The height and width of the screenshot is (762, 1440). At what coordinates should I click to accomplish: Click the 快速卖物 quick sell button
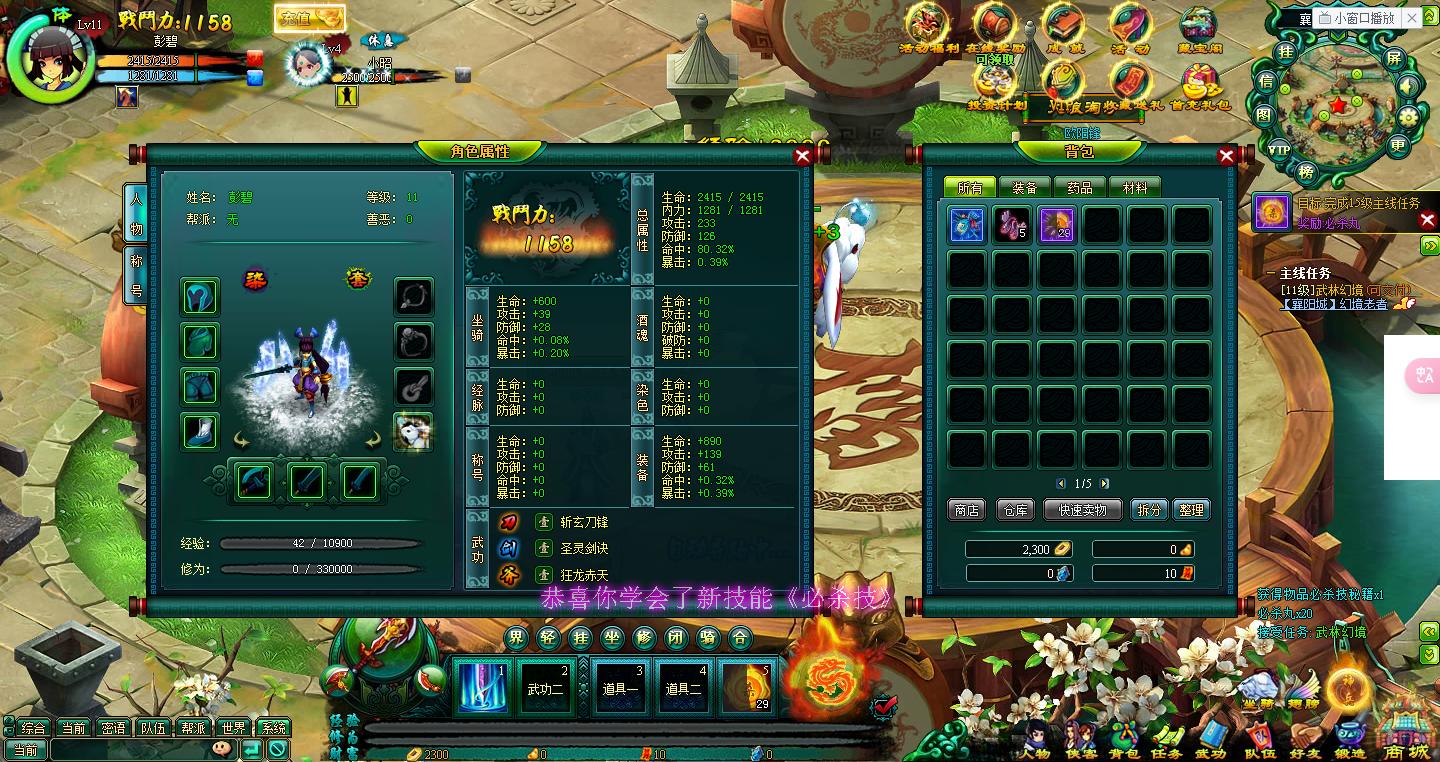point(1082,510)
